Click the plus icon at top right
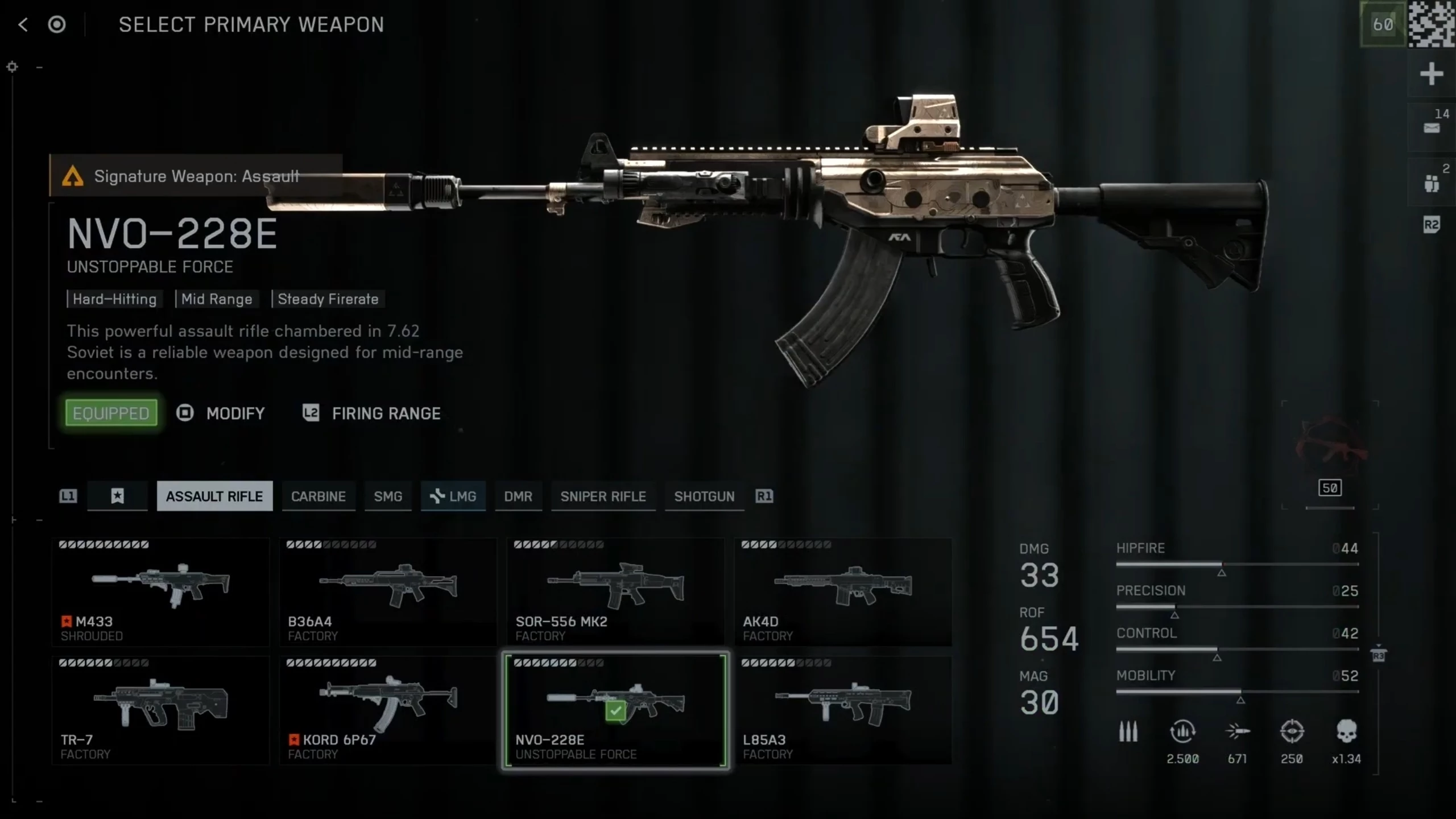 point(1431,74)
